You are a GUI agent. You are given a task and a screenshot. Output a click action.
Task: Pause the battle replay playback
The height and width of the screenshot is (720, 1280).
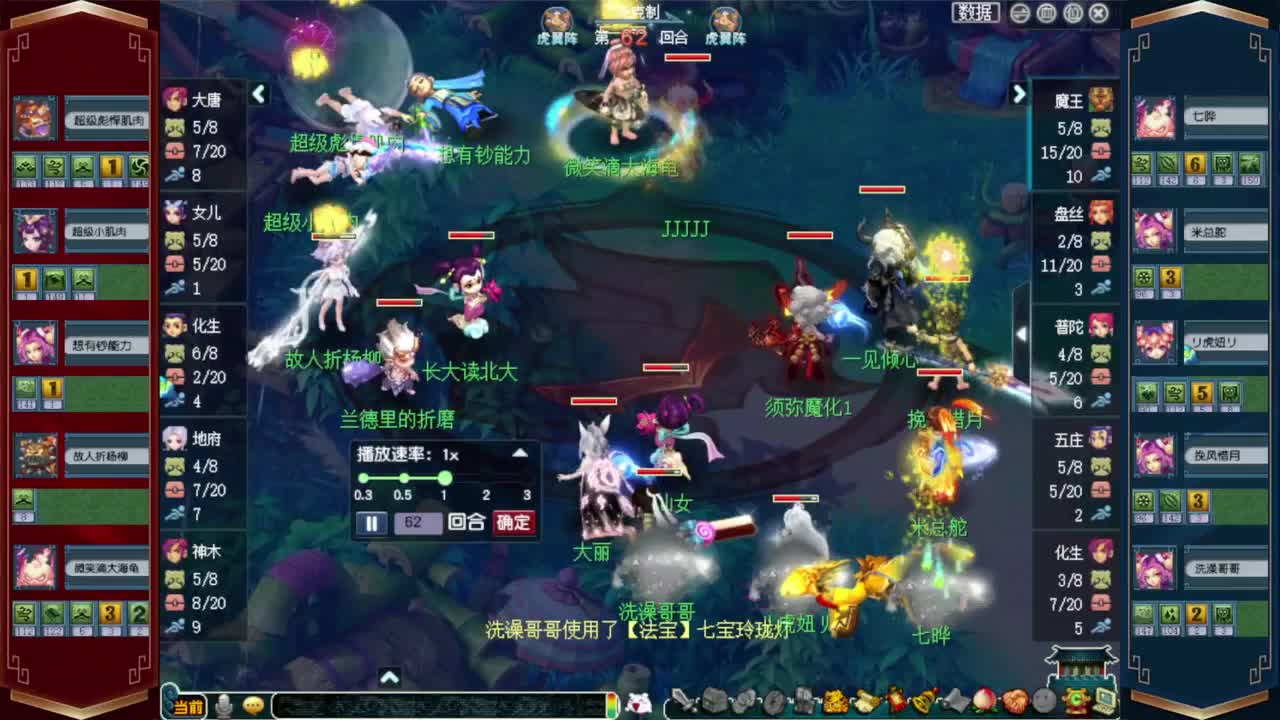(371, 522)
